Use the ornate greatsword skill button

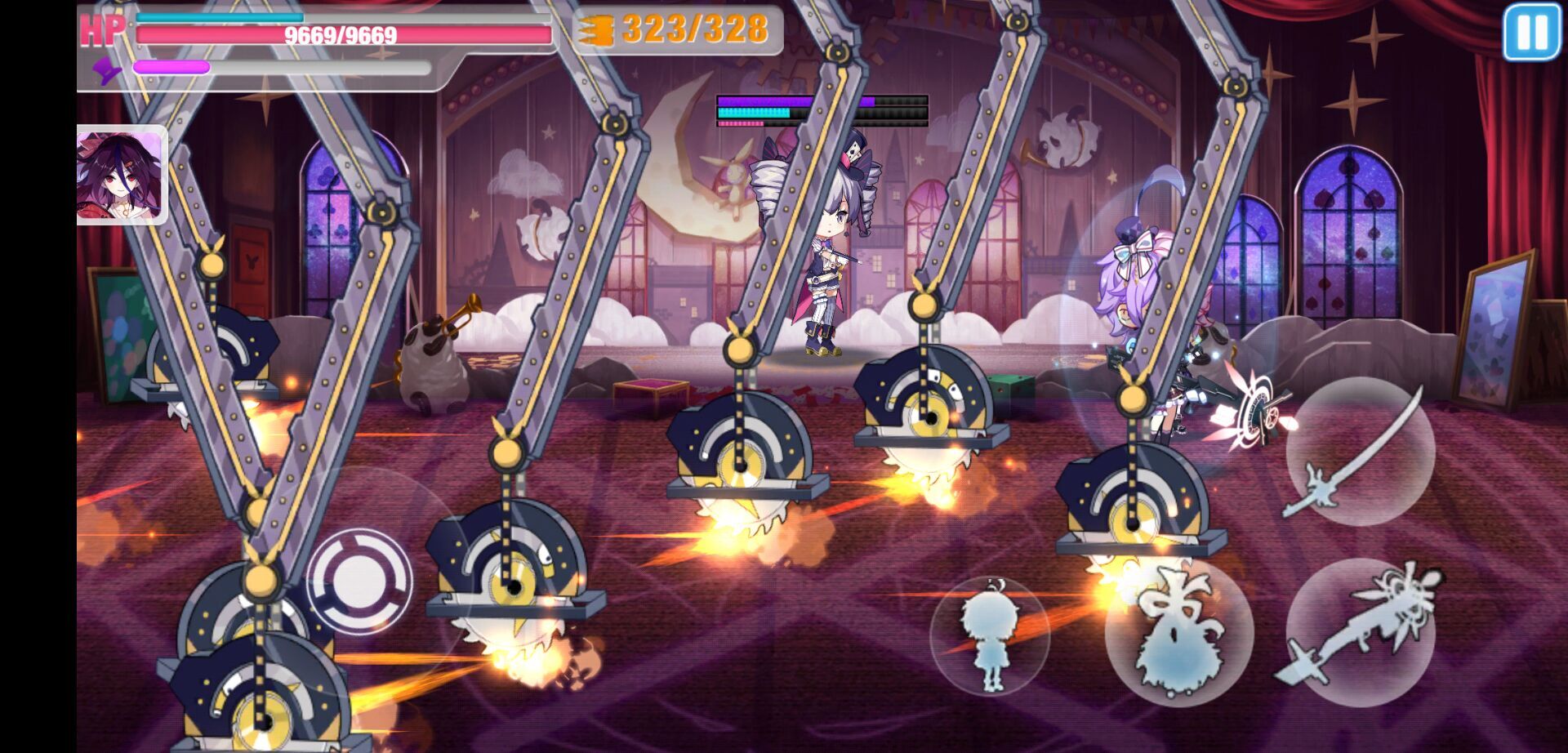(1360, 630)
